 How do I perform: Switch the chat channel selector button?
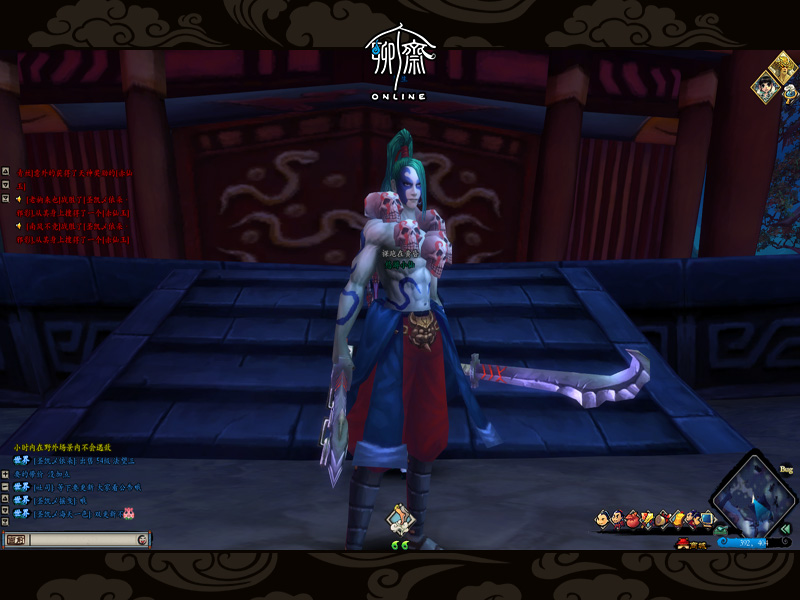17,540
